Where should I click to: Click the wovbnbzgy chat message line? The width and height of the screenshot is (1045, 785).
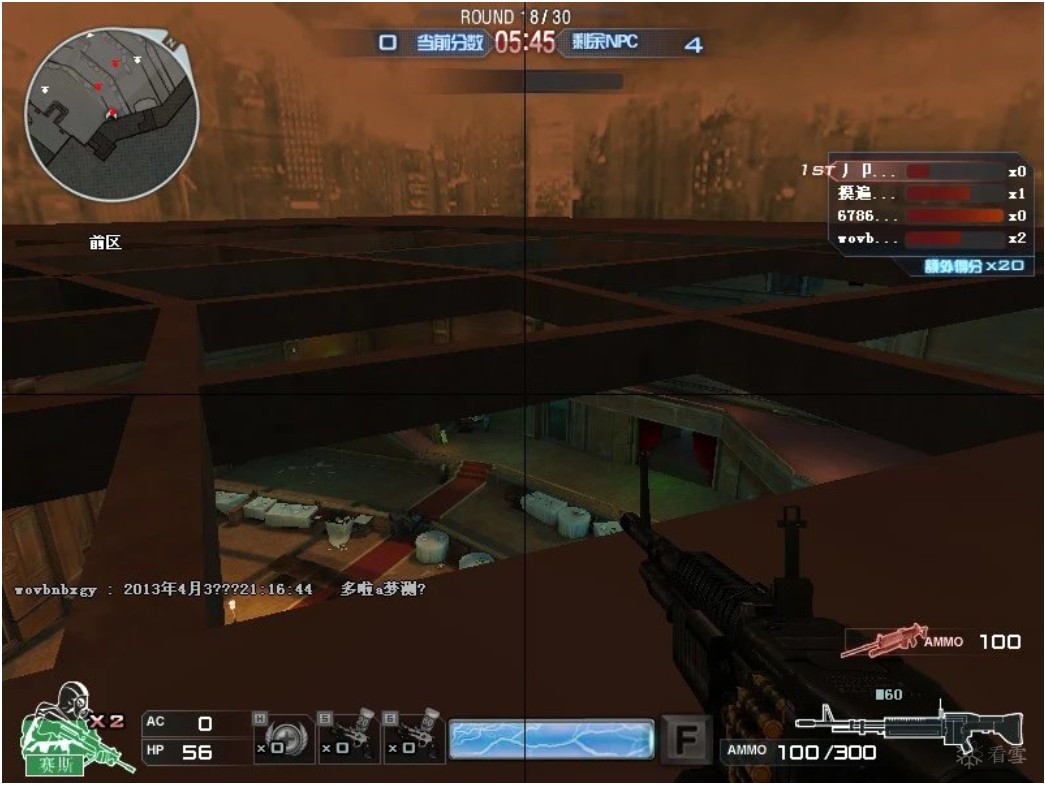(221, 590)
